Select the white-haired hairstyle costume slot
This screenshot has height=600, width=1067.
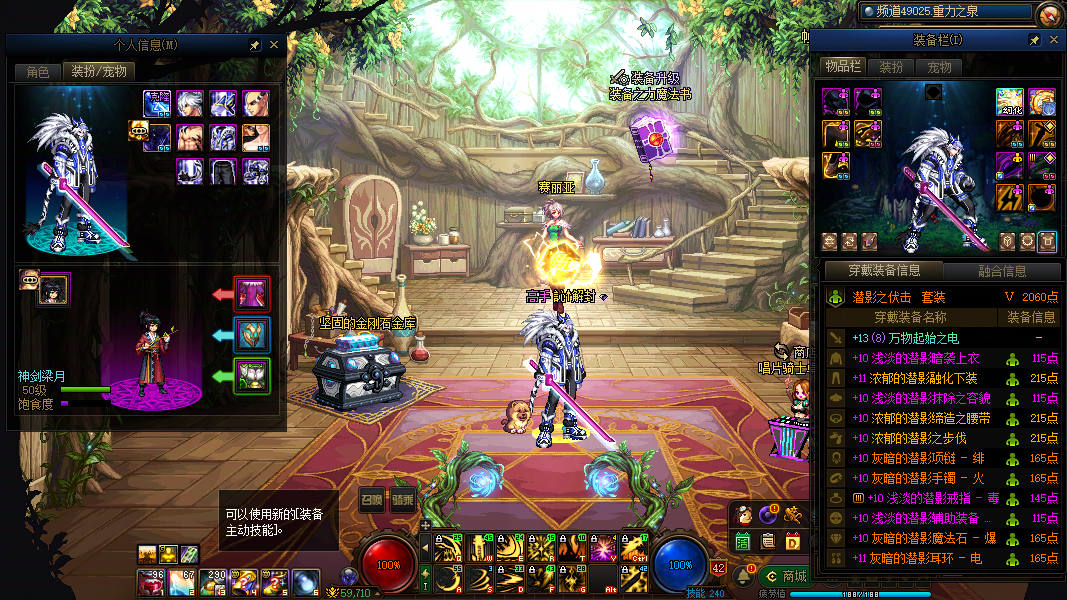point(190,103)
